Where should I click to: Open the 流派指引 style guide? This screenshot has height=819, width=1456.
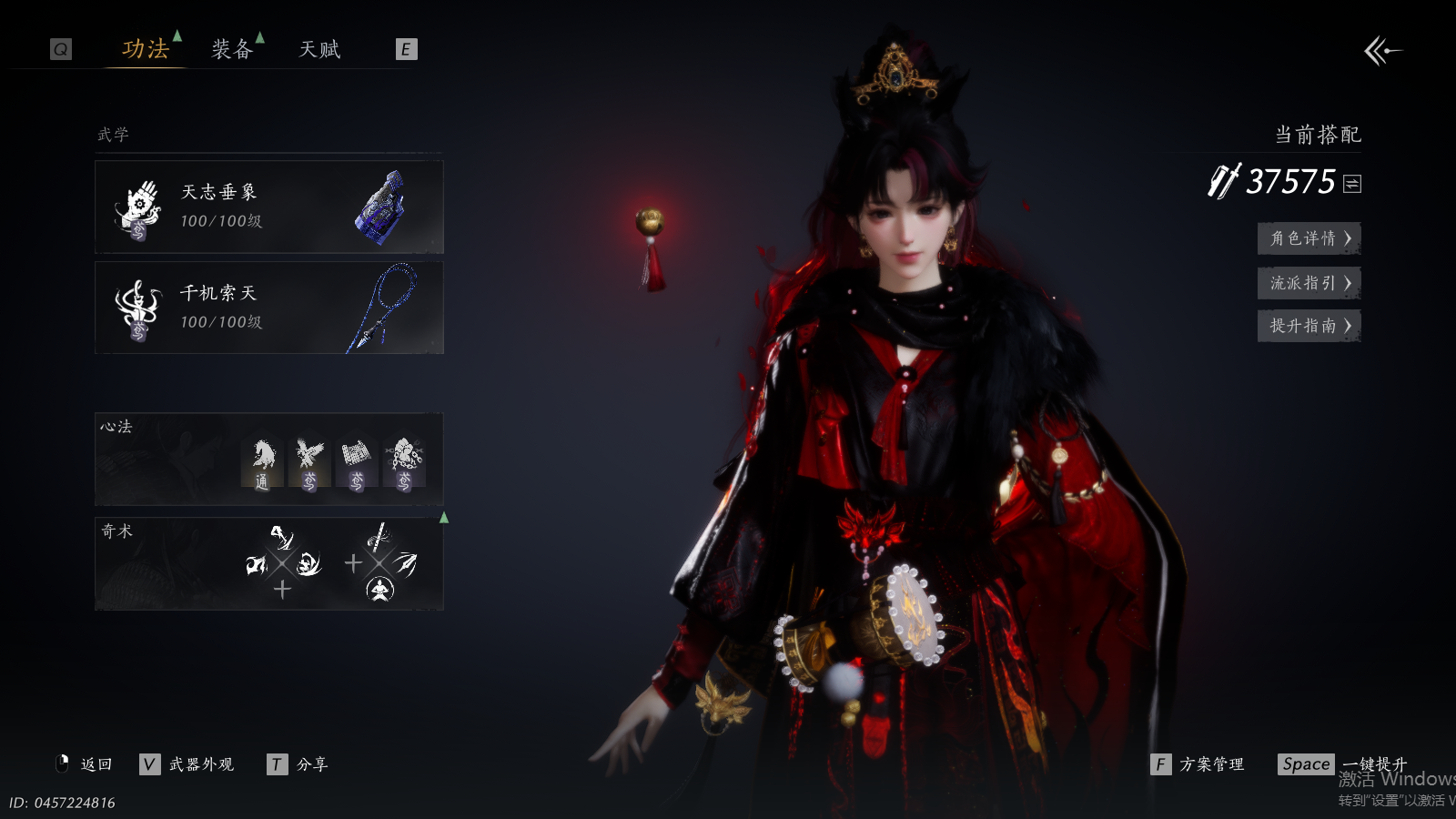1309,283
